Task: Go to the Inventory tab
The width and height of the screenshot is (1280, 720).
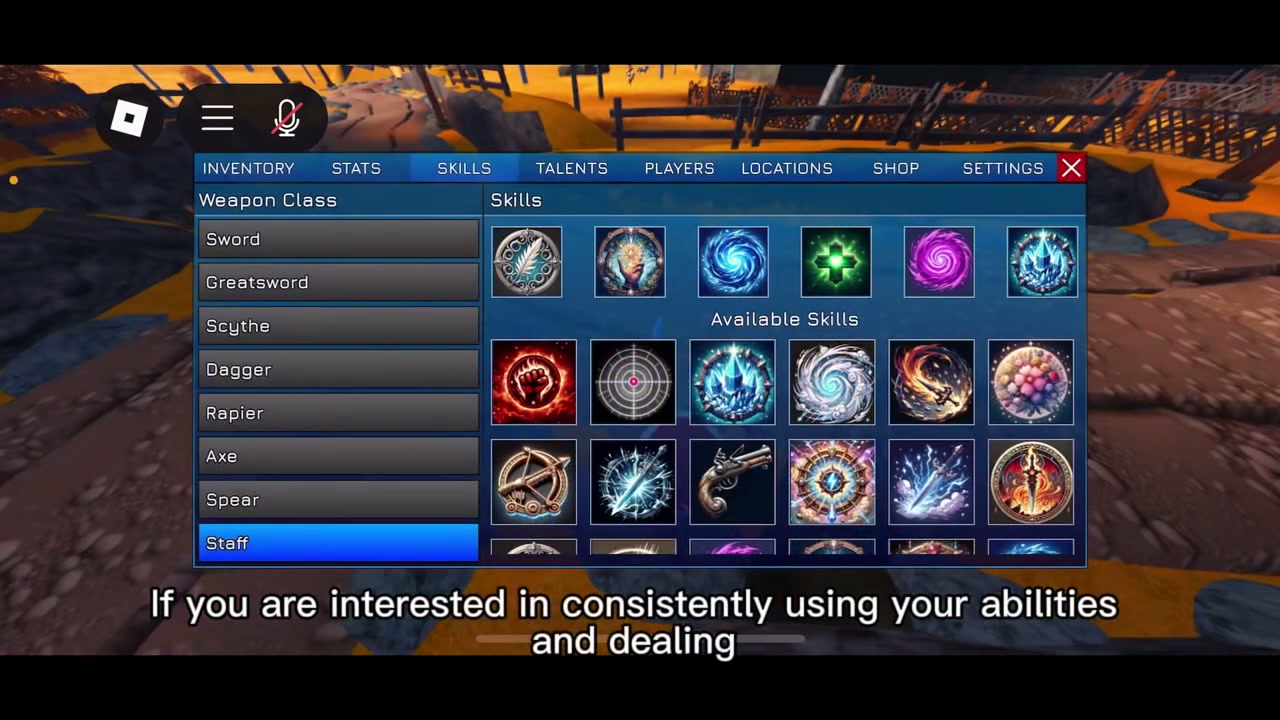Action: (248, 168)
